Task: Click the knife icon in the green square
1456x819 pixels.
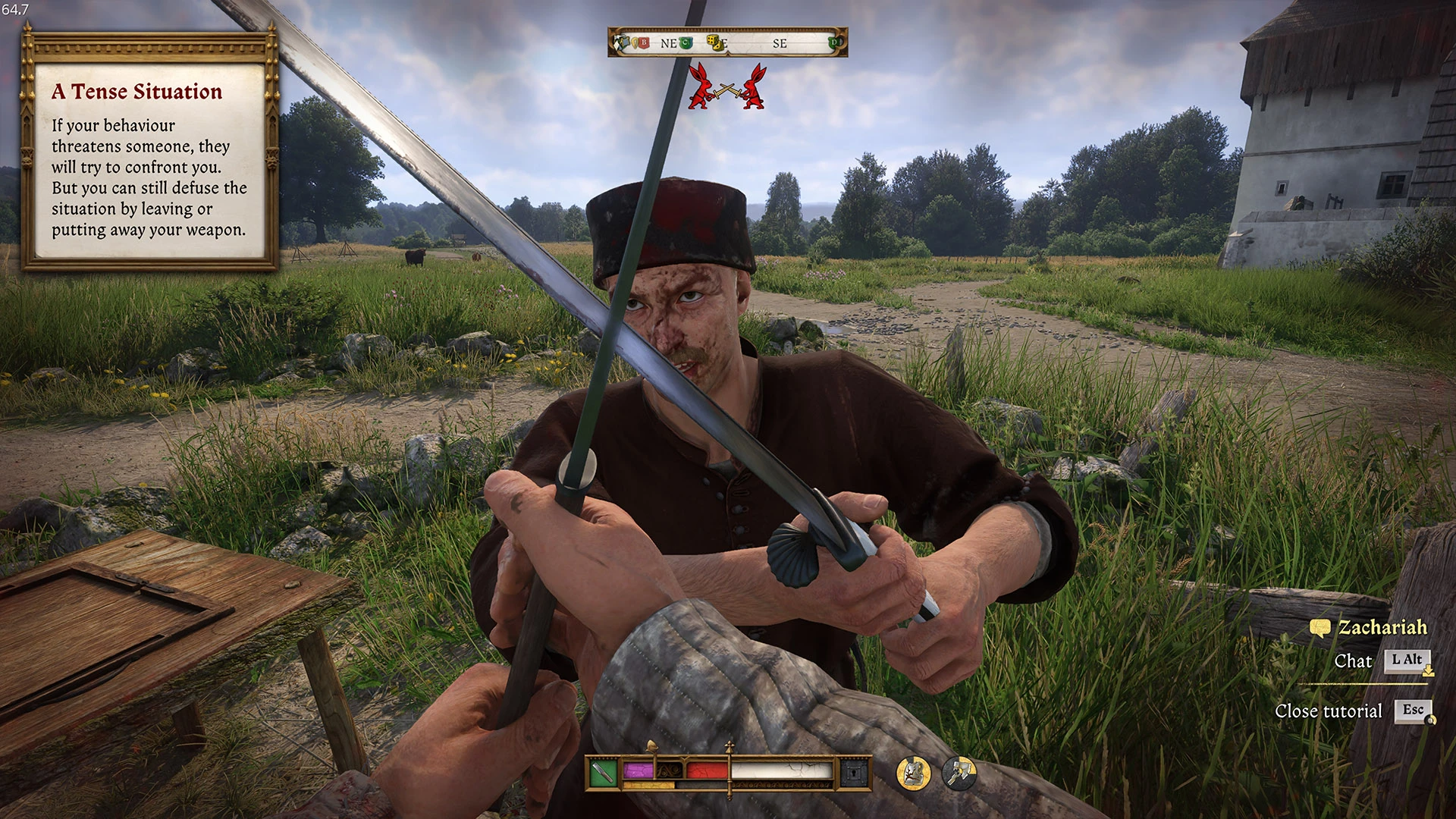Action: coord(602,770)
